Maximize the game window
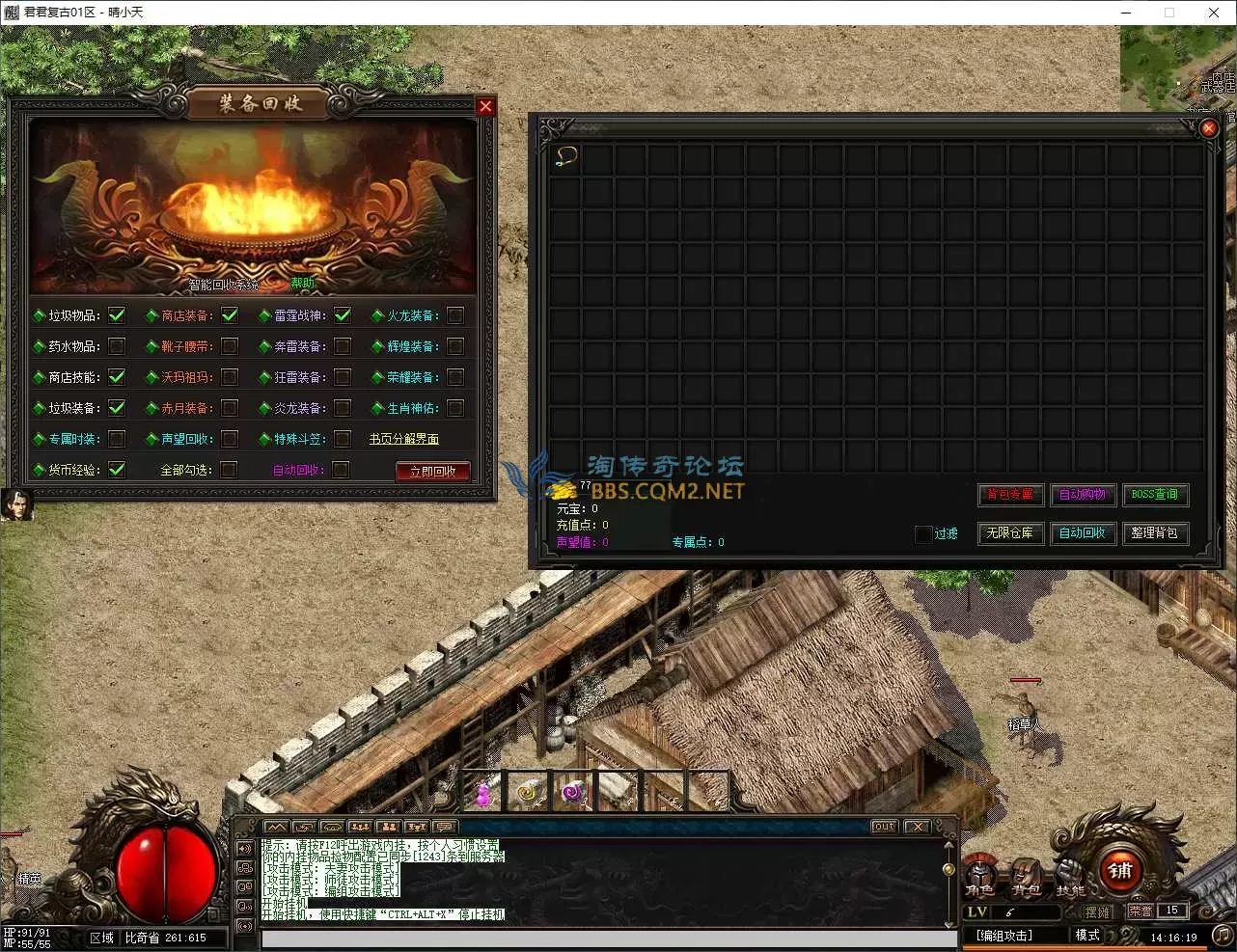The width and height of the screenshot is (1237, 952). (x=1169, y=13)
